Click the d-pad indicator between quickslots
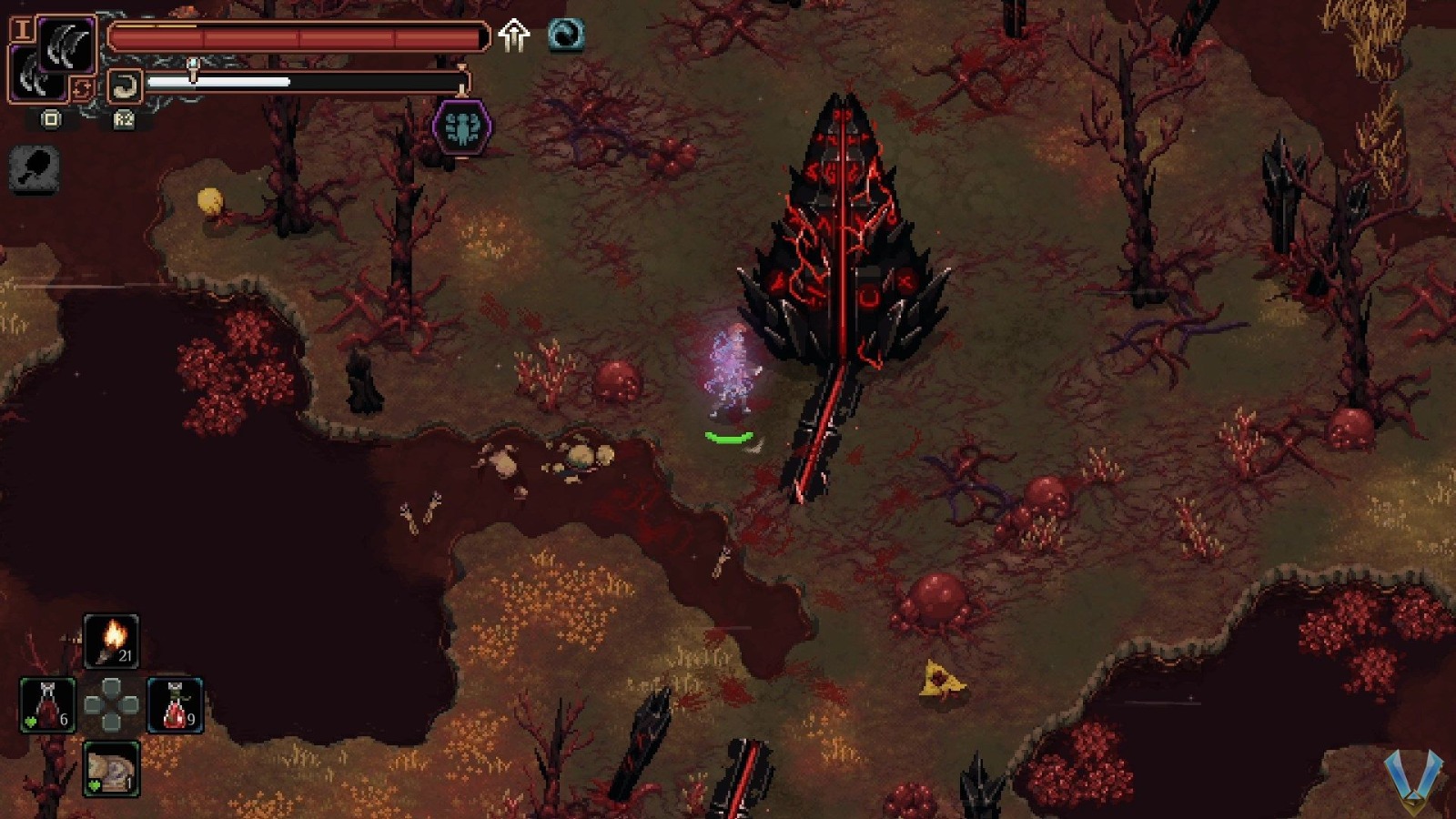The height and width of the screenshot is (819, 1456). point(111,704)
